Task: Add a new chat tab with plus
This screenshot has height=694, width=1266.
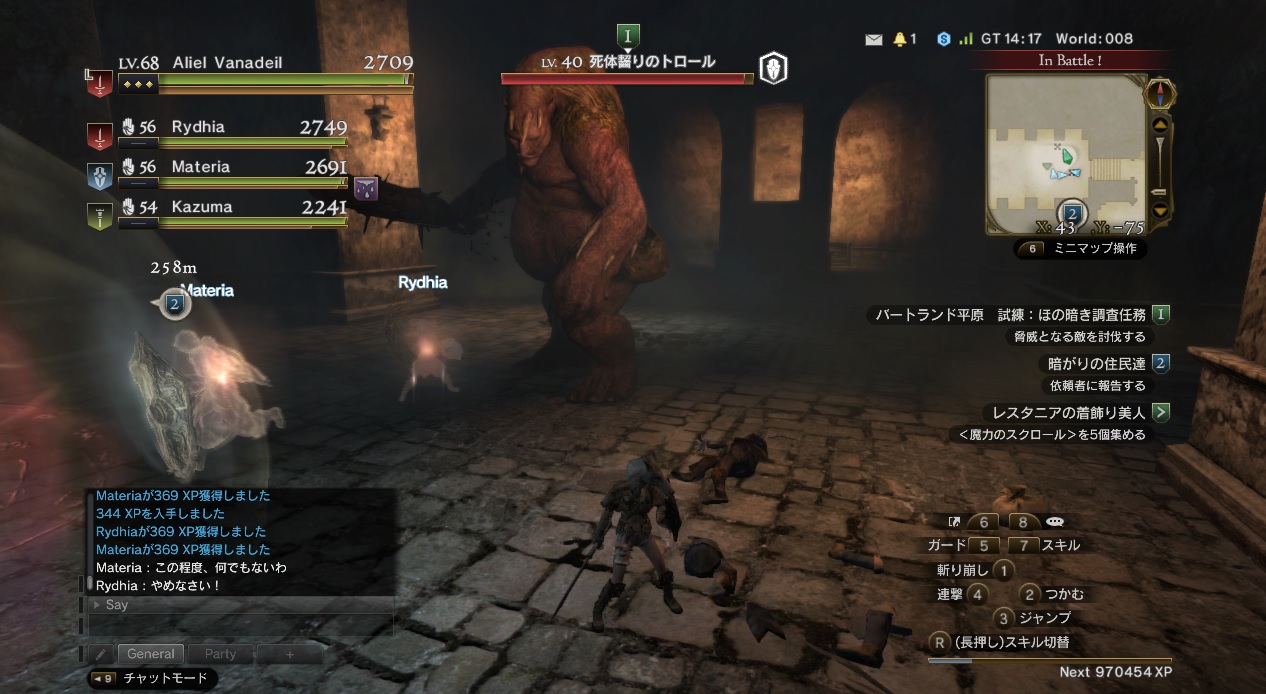Action: pos(290,654)
